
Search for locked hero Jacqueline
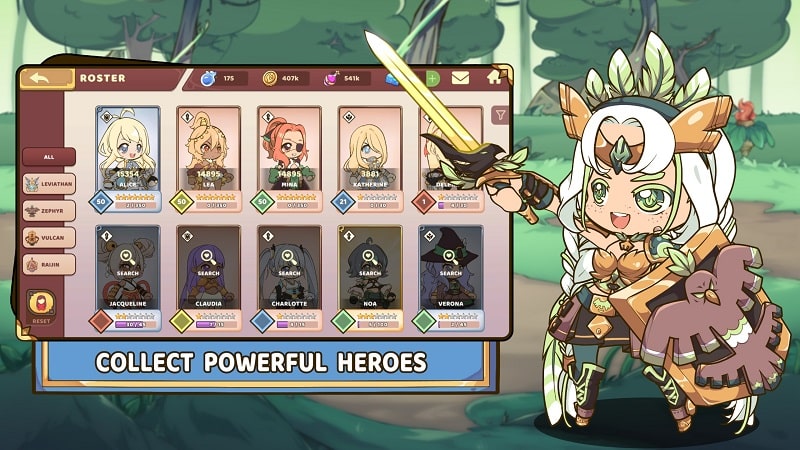(130, 268)
